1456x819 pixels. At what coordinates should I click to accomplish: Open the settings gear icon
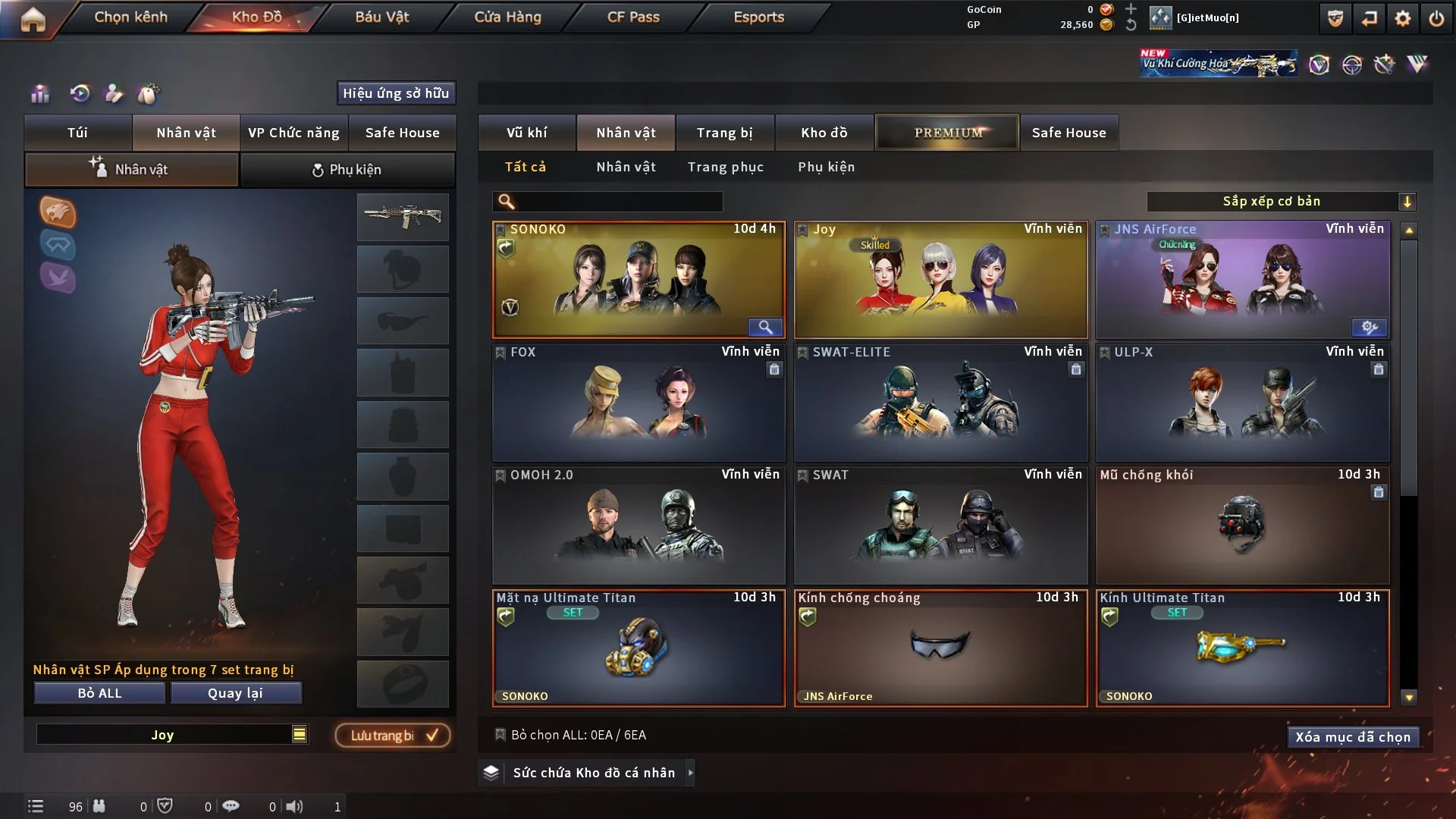pos(1403,18)
